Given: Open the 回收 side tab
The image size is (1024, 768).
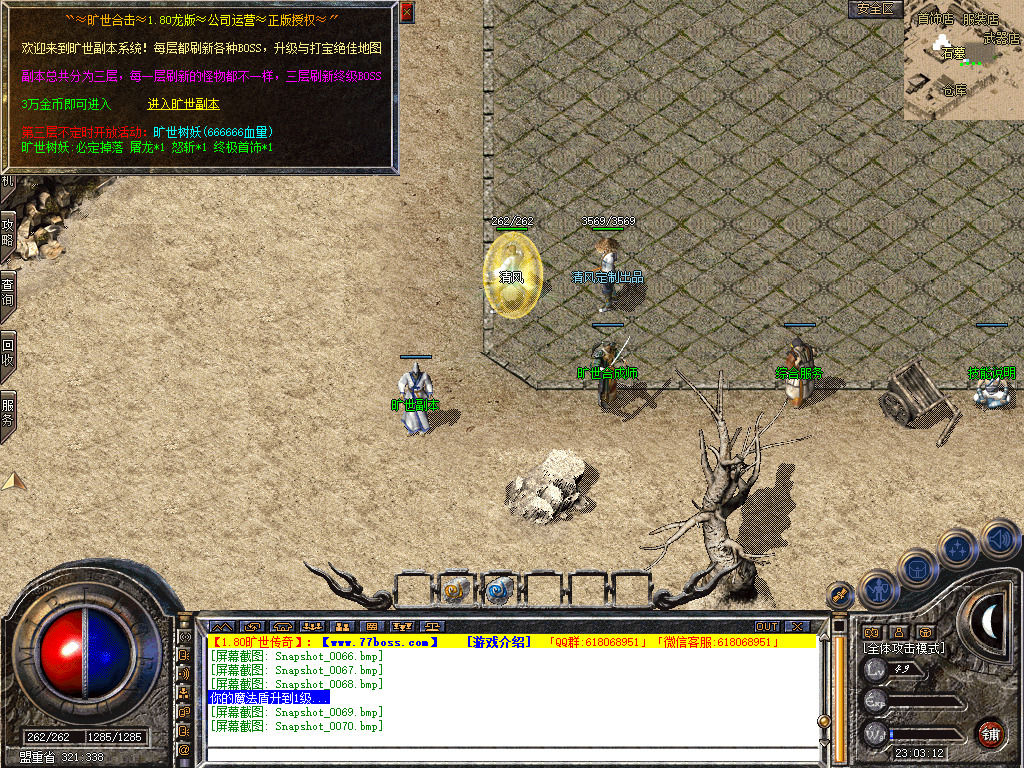Looking at the screenshot, I should pos(8,352).
